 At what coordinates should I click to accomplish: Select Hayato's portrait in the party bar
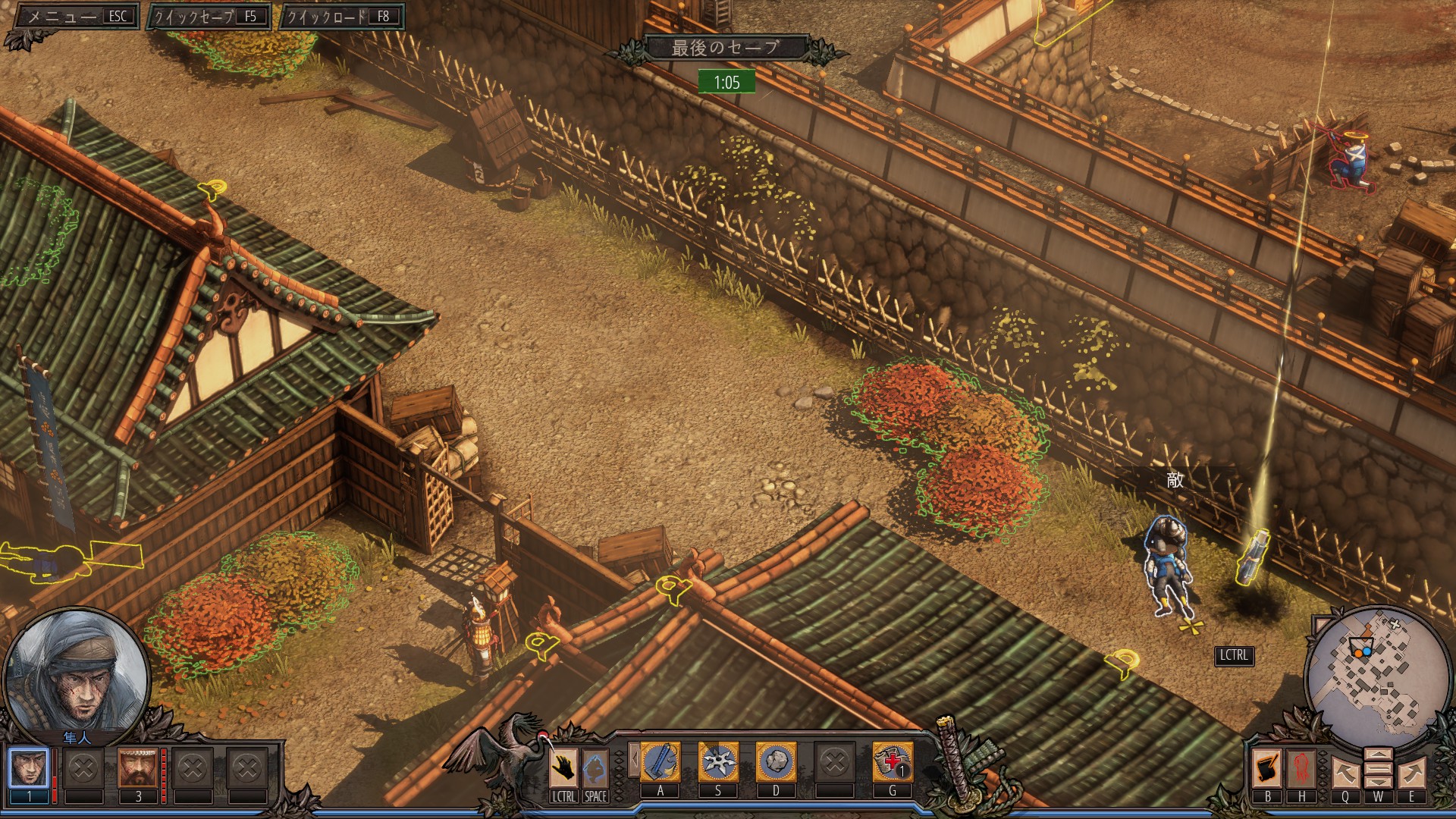tap(29, 767)
